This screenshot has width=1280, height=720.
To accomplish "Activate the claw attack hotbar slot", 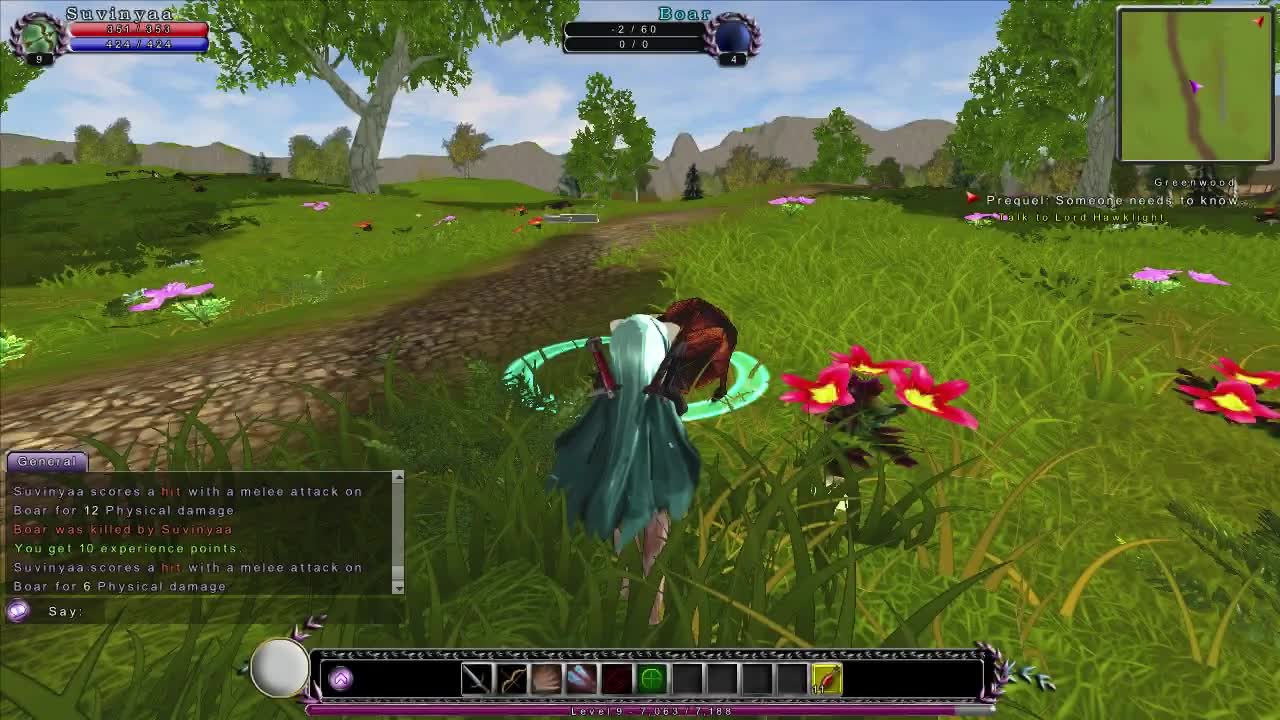I will point(546,678).
